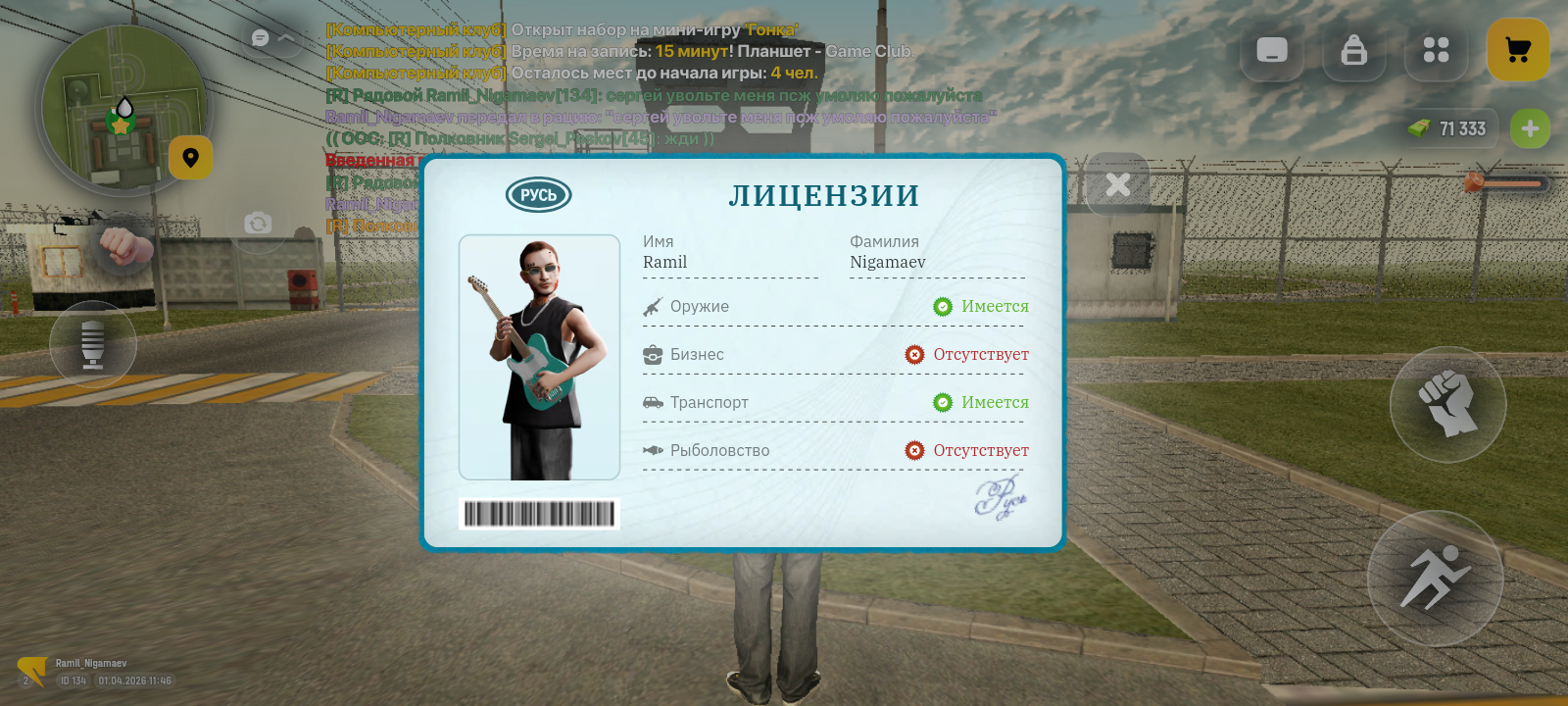Toggle the red Отсутствует indicator for Бизнес
This screenshot has width=1568, height=706.
click(x=915, y=354)
